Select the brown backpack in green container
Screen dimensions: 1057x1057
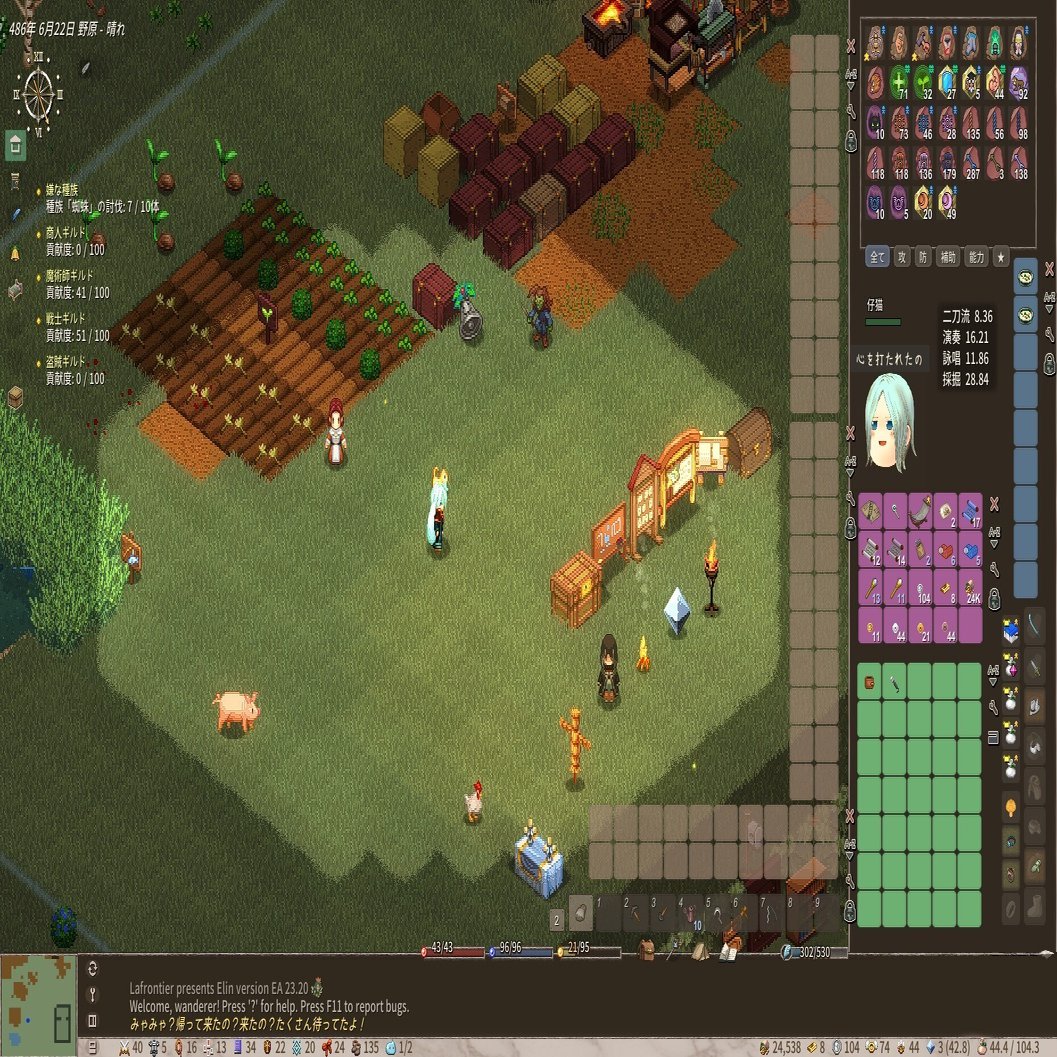click(x=870, y=682)
